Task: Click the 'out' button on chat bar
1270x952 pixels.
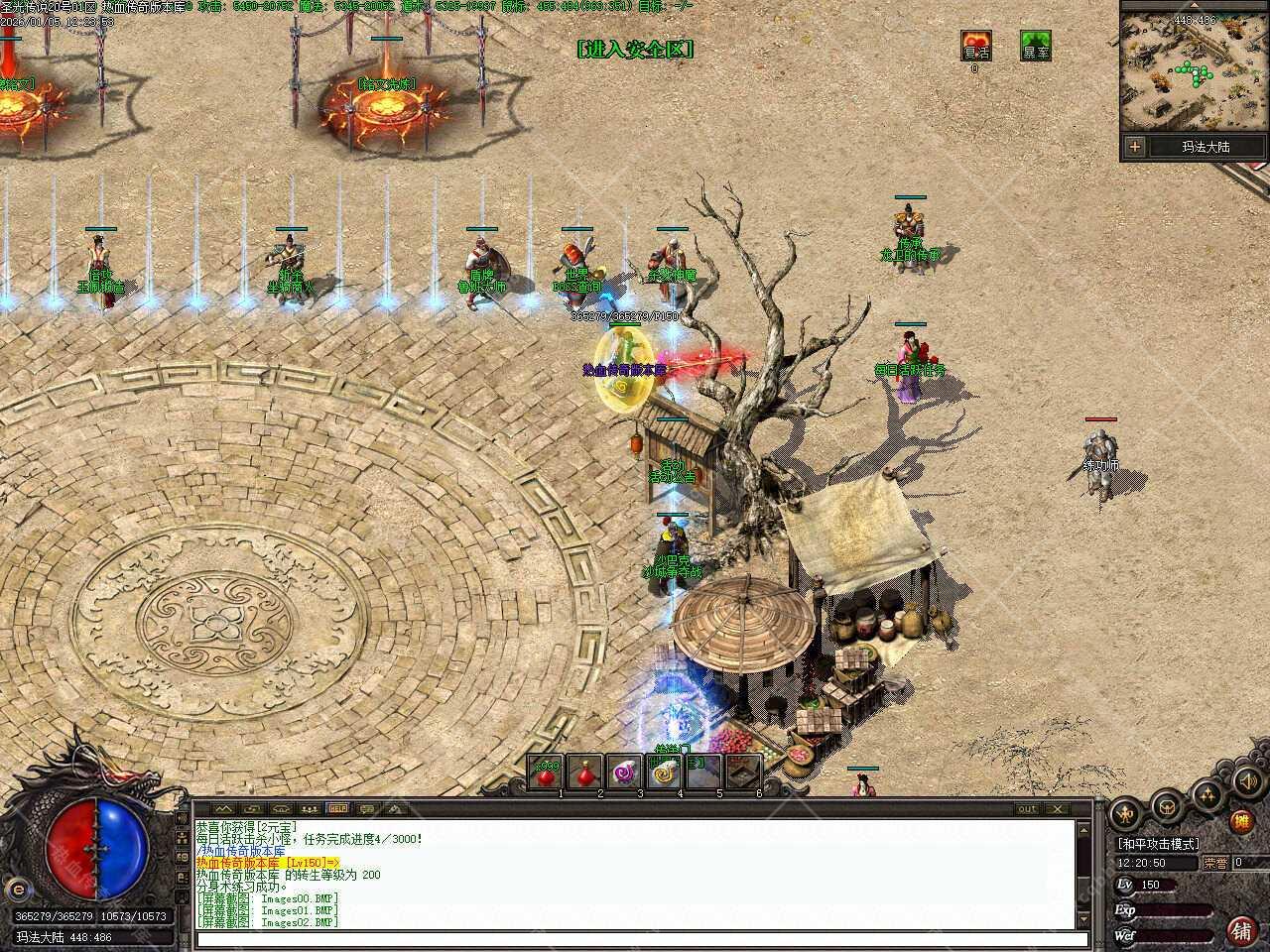Action: [1027, 808]
